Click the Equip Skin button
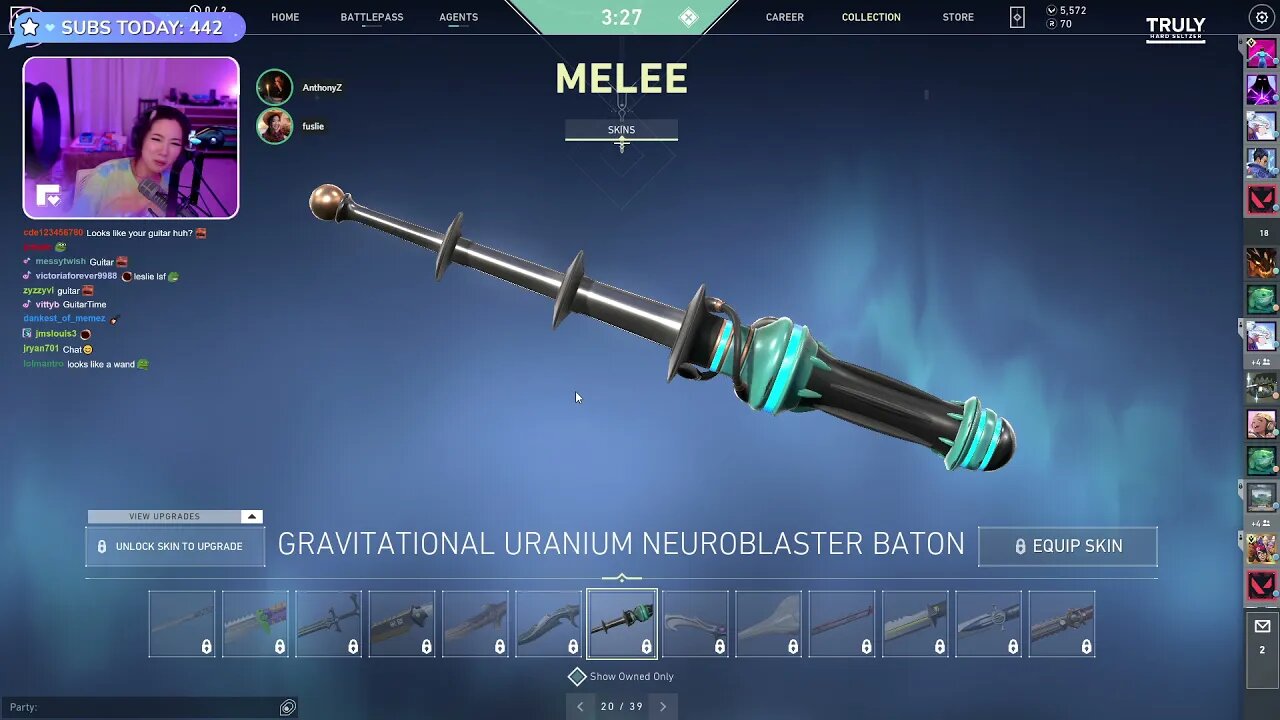 pyautogui.click(x=1067, y=546)
